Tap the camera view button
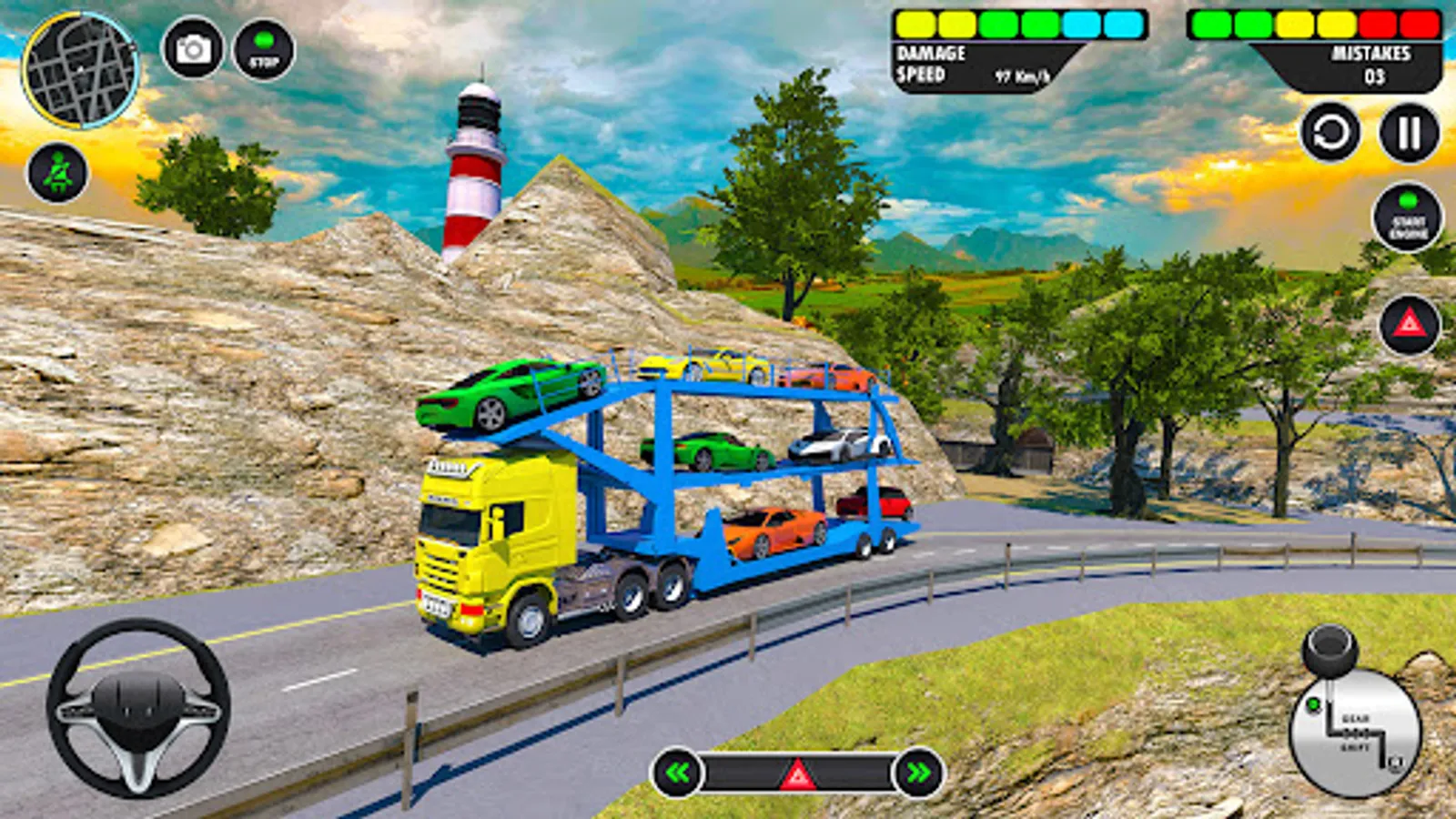Image resolution: width=1456 pixels, height=819 pixels. tap(192, 49)
